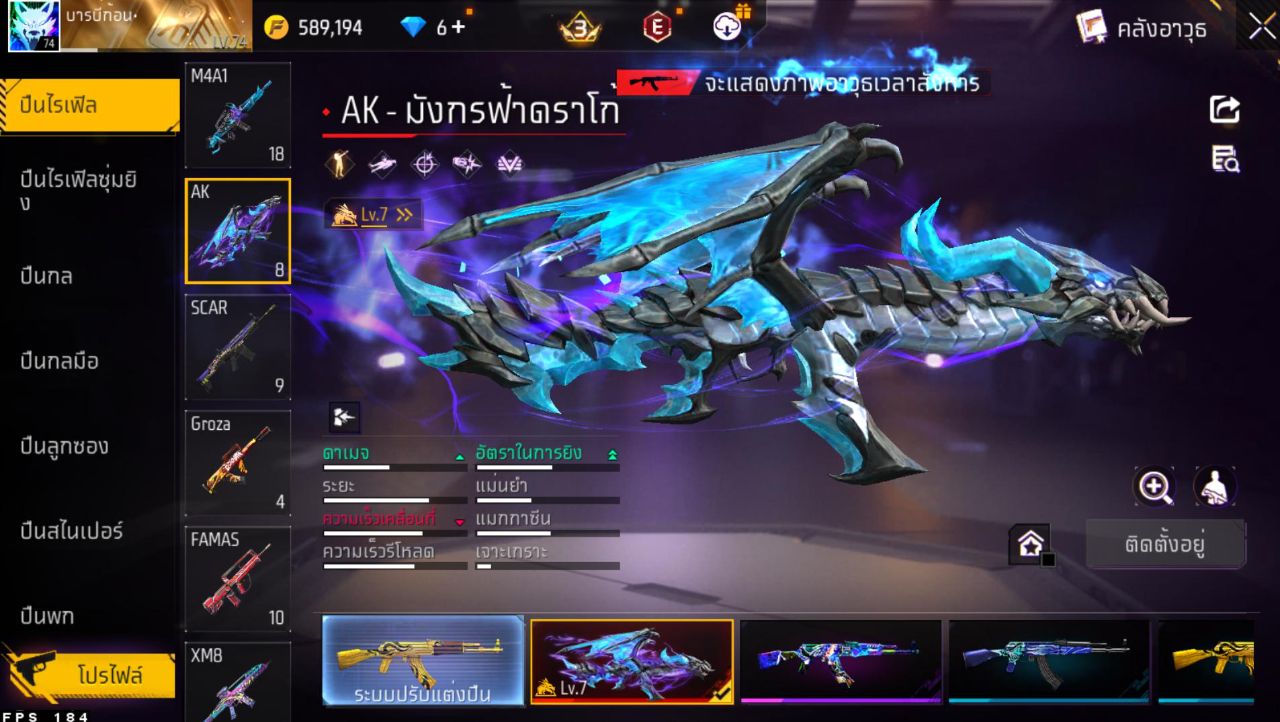Open the ระบบปรับแต่งปืน gun customization

tap(423, 661)
